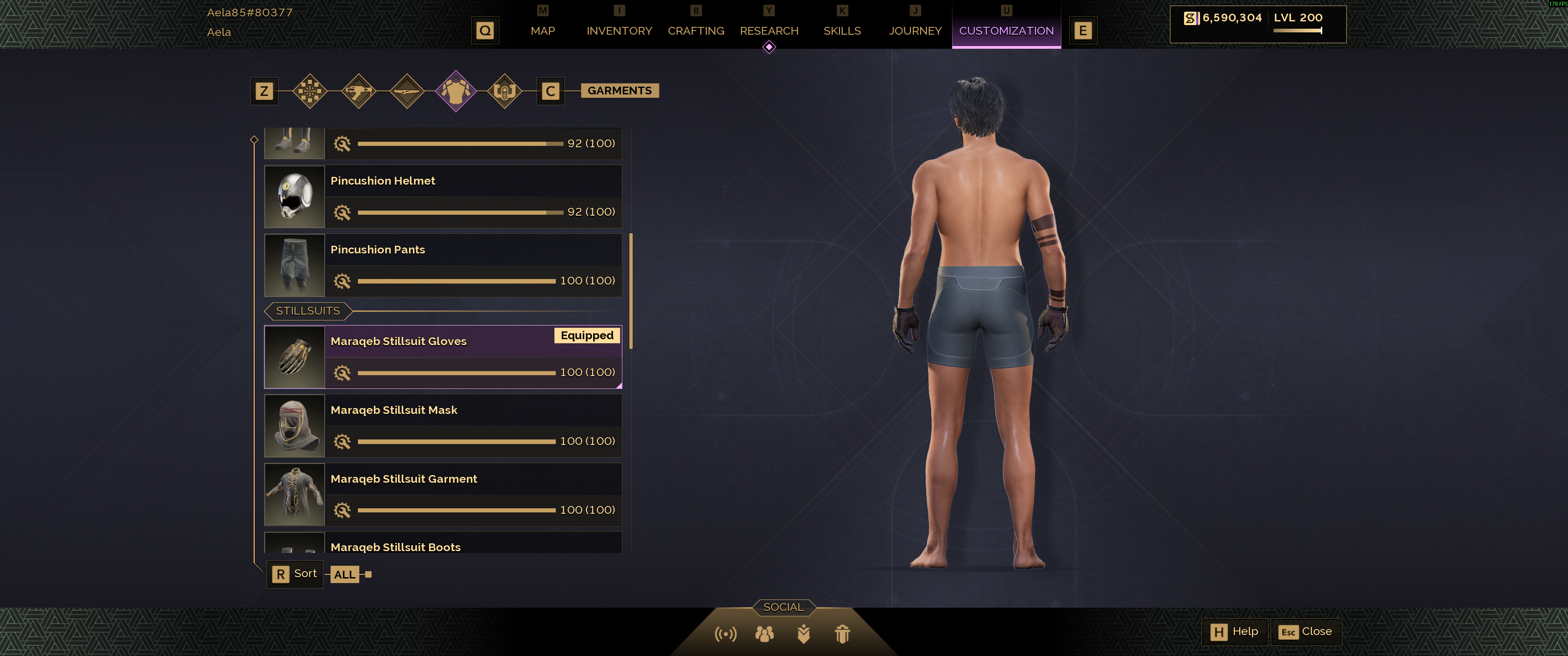The image size is (1568, 656).
Task: Show the Skills tab
Action: (841, 31)
